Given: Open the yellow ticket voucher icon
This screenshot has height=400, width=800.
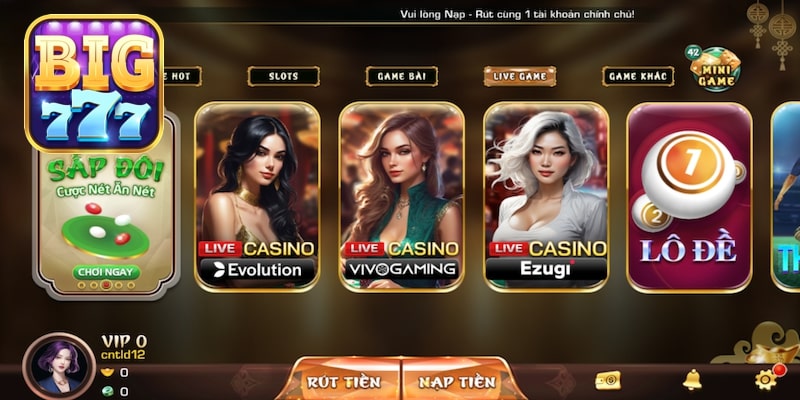Looking at the screenshot, I should pyautogui.click(x=607, y=380).
